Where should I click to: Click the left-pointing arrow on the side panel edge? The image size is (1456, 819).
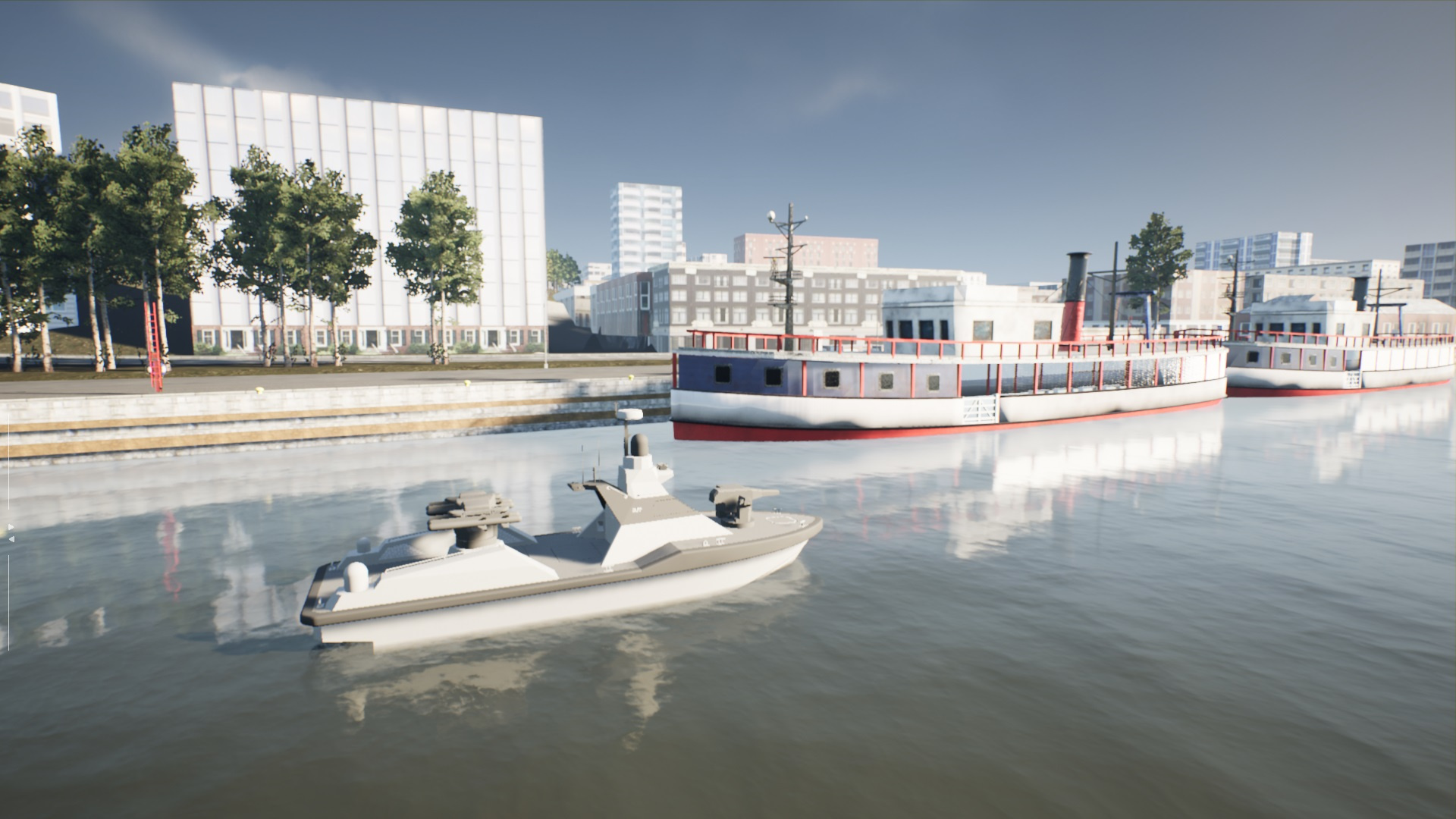click(x=12, y=539)
